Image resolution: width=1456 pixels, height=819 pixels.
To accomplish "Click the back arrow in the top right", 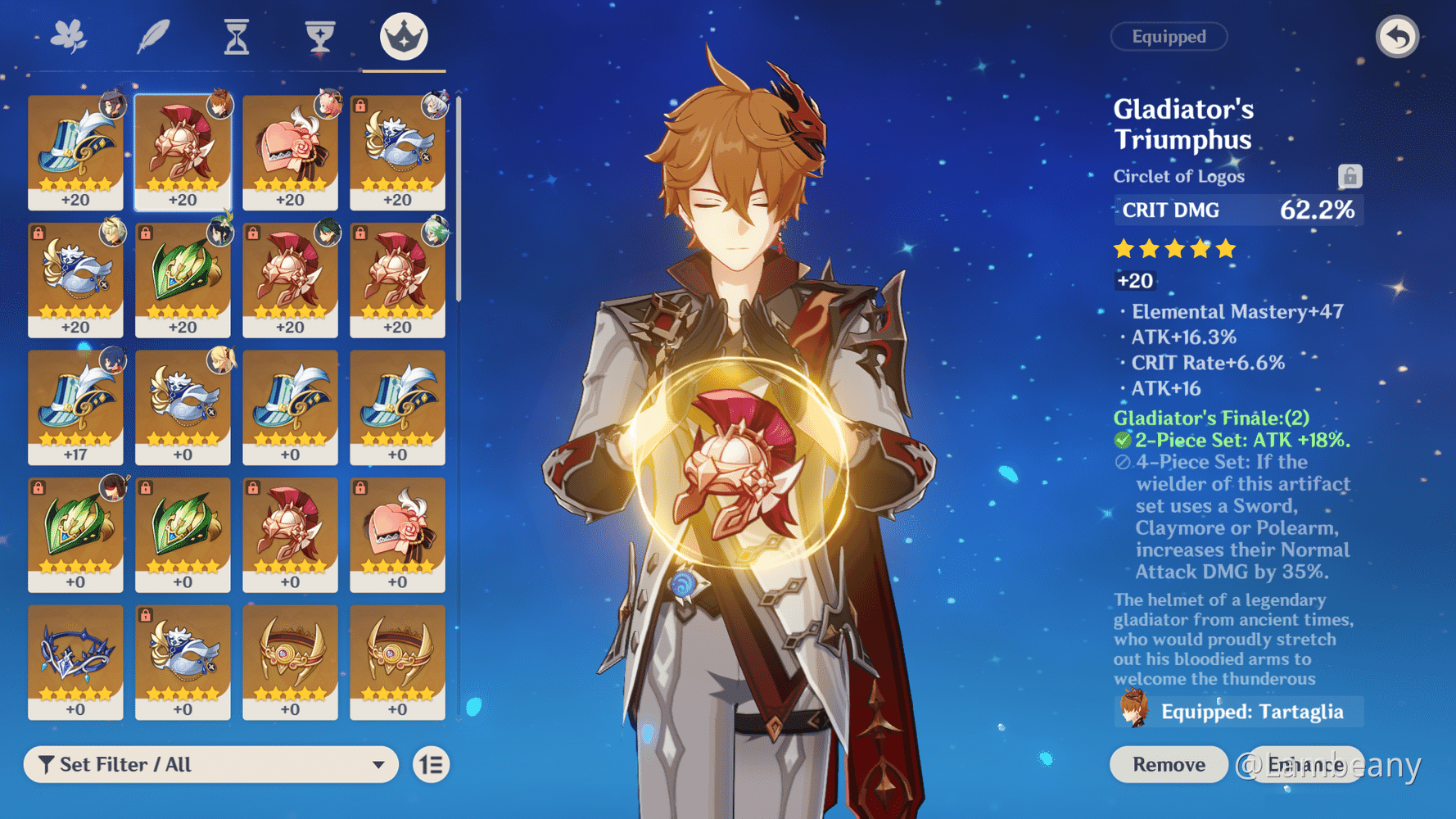I will 1398,37.
